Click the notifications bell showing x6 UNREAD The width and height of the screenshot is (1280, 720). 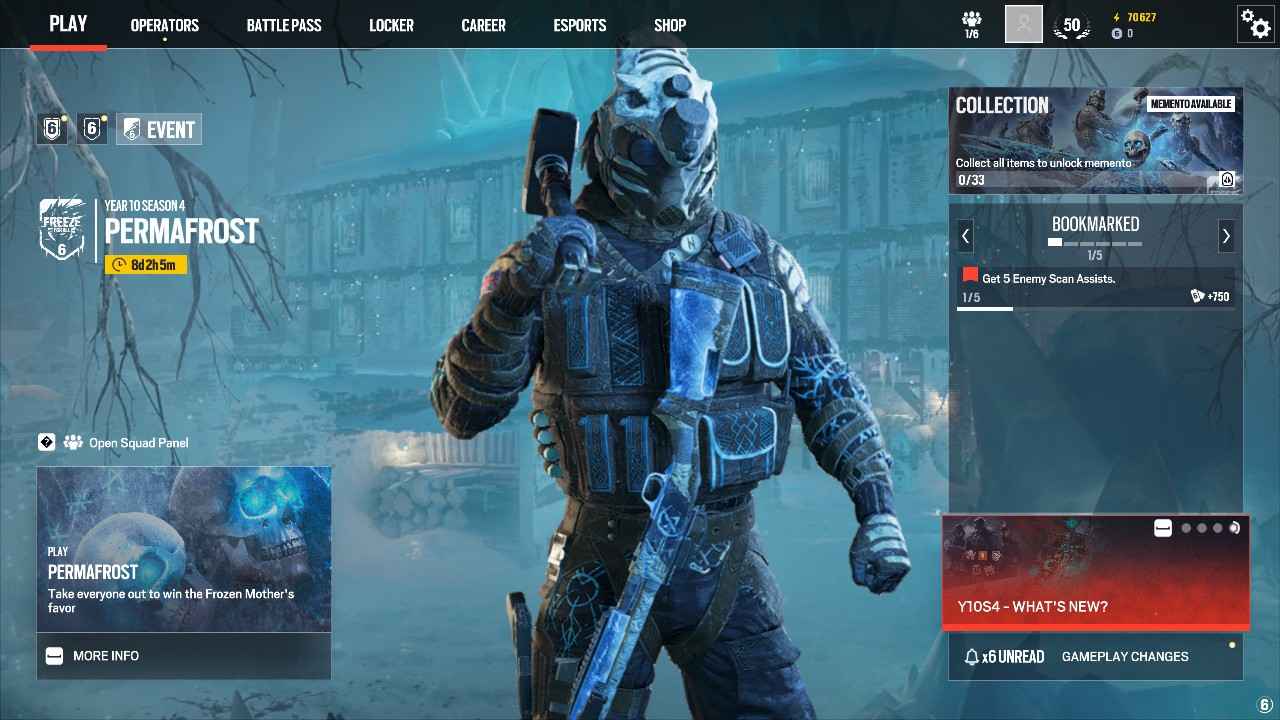click(x=1003, y=657)
